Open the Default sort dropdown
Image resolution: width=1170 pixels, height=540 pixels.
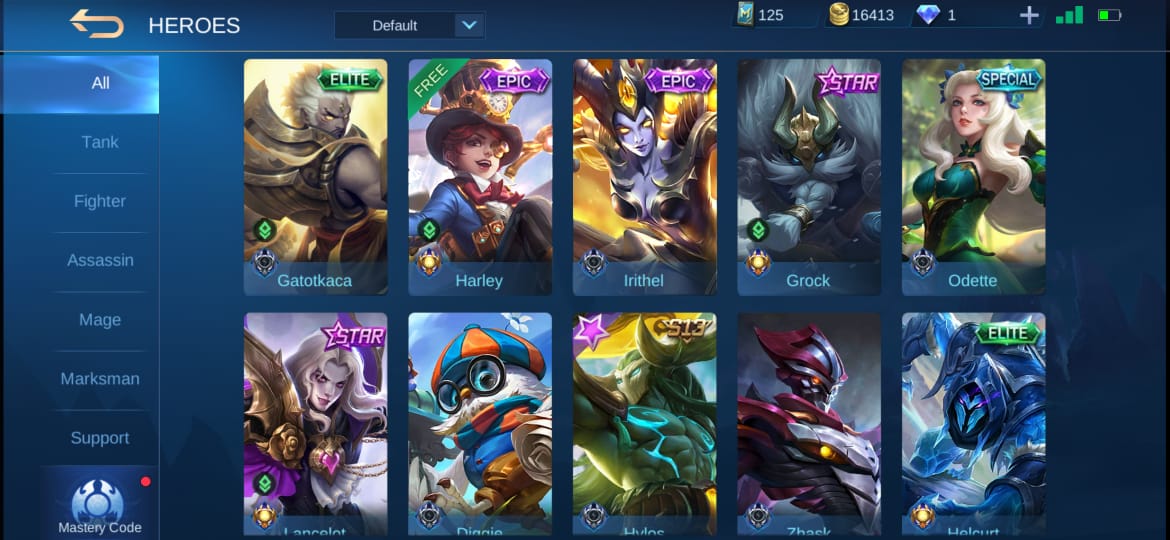point(409,25)
